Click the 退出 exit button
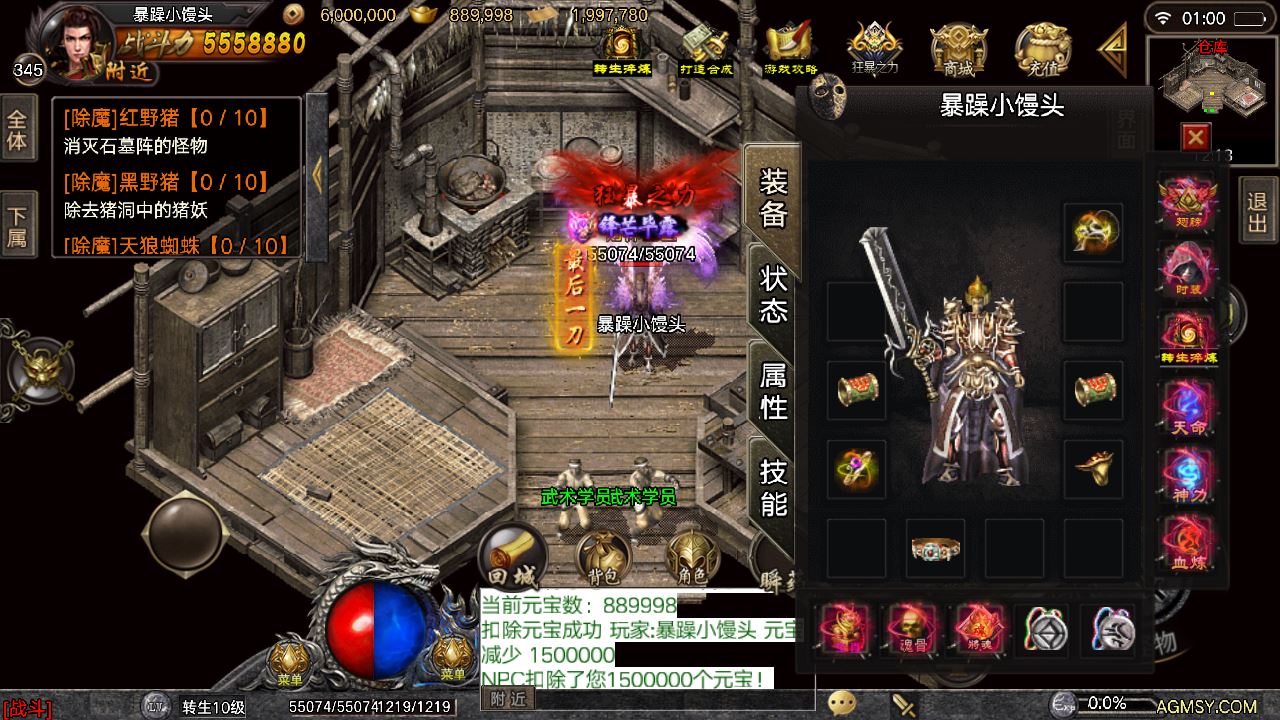 [1257, 209]
